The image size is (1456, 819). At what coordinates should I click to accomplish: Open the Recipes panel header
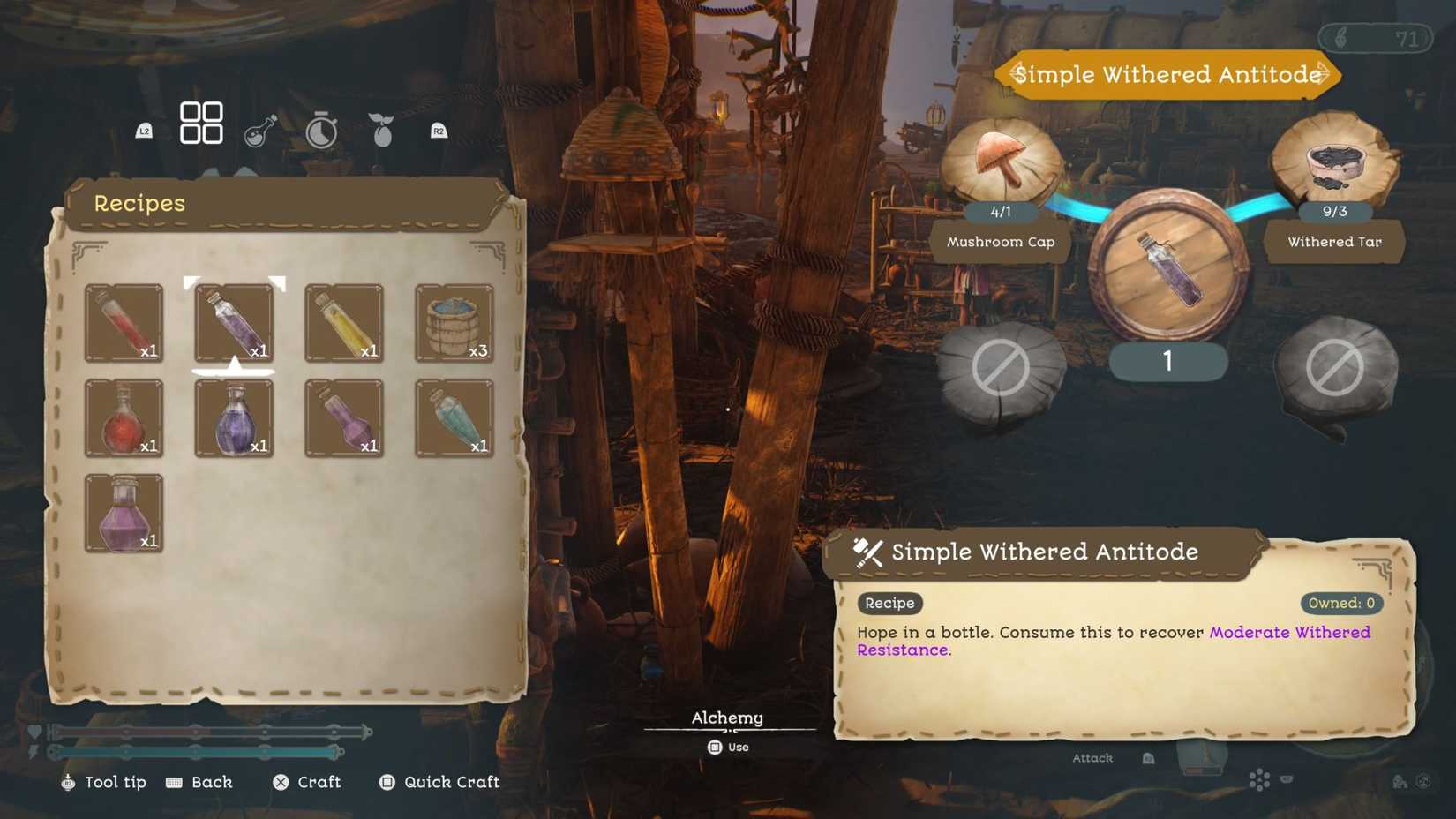click(139, 203)
